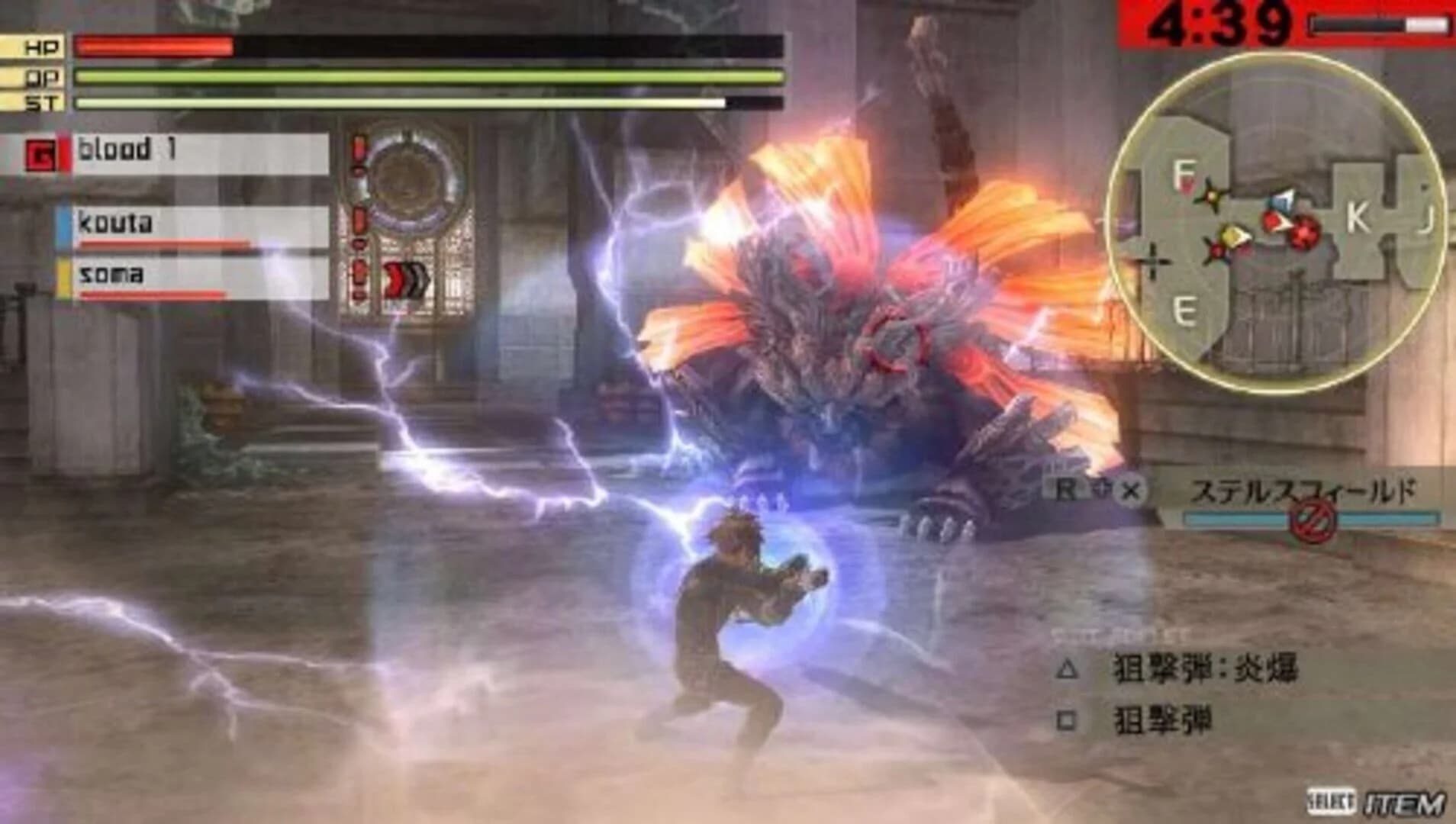Click the X button symbol in the R+X prompt
This screenshot has width=1456, height=824.
tap(1132, 488)
